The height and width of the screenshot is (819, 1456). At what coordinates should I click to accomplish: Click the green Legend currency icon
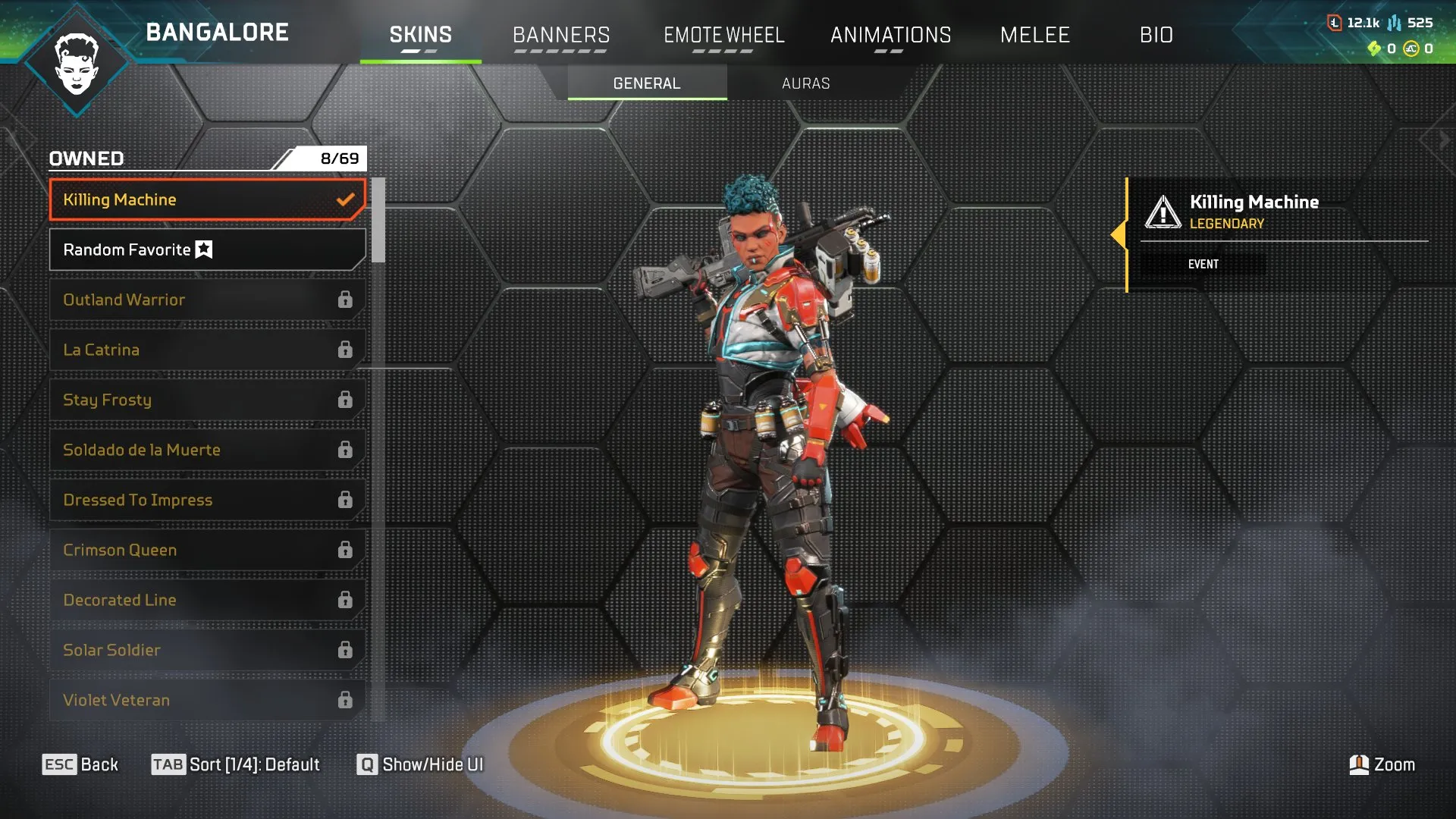1375,47
